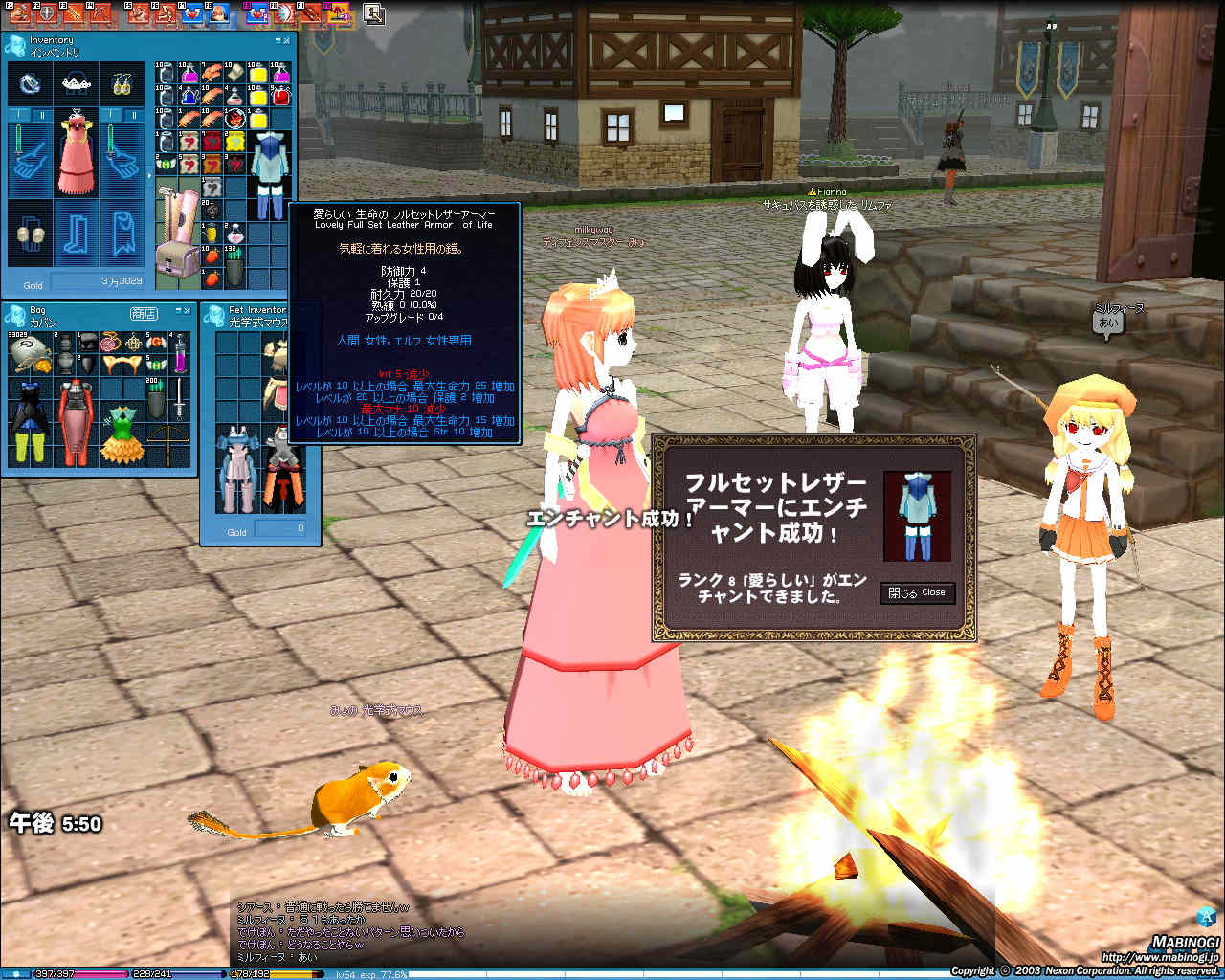1225x980 pixels.
Task: Select the yellow earrings accessory slot
Action: [122, 85]
